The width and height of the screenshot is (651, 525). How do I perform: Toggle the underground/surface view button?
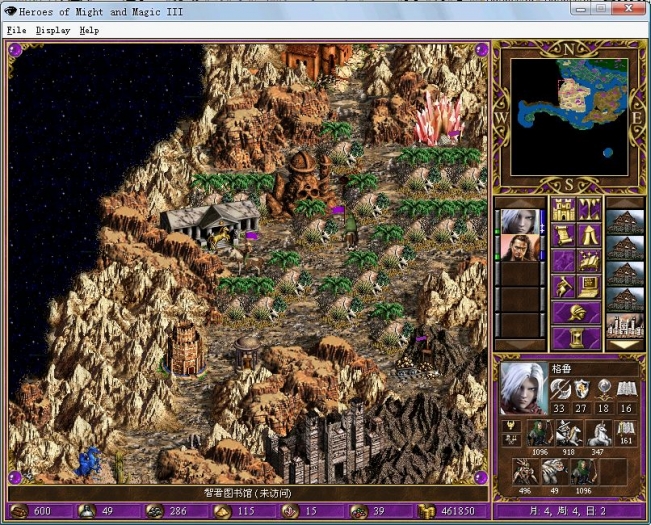pyautogui.click(x=589, y=210)
